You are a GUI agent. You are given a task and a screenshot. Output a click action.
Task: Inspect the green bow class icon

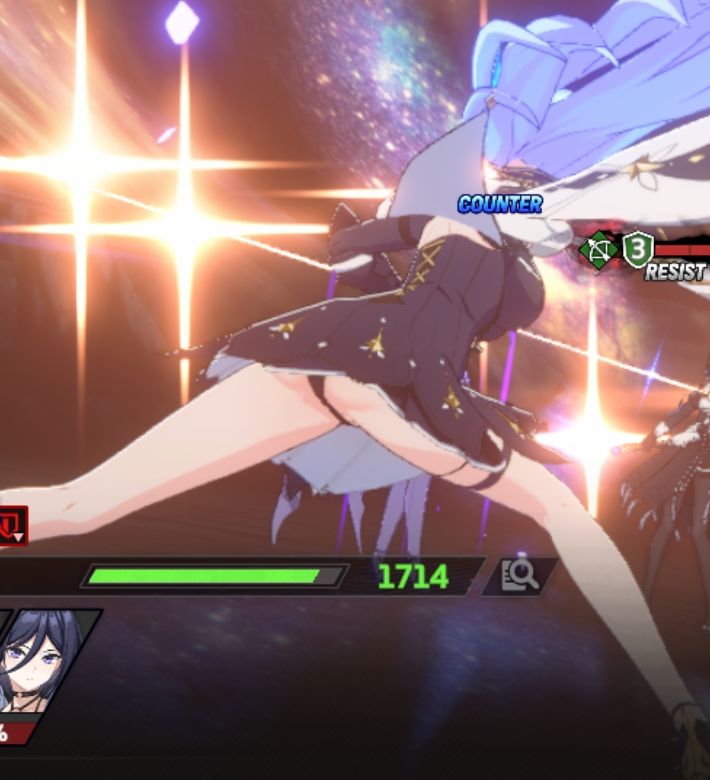[599, 250]
